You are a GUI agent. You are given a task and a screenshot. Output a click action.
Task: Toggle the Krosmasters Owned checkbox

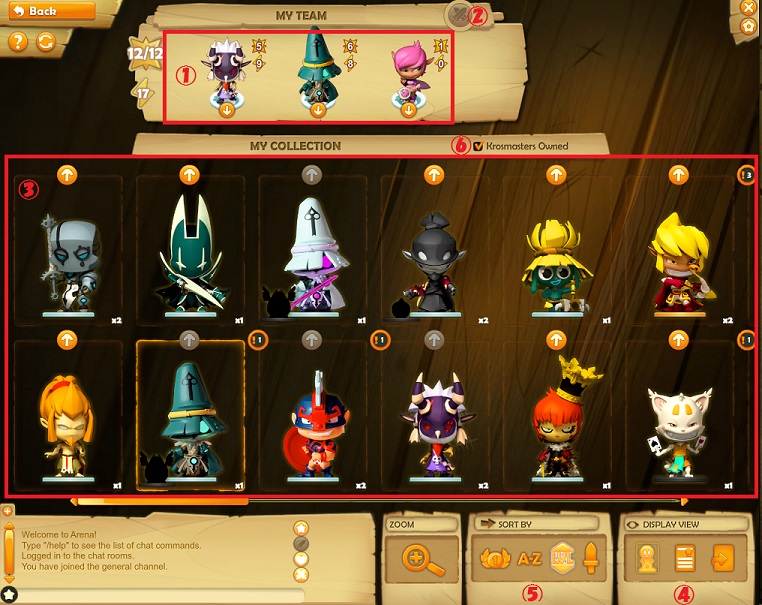point(478,146)
